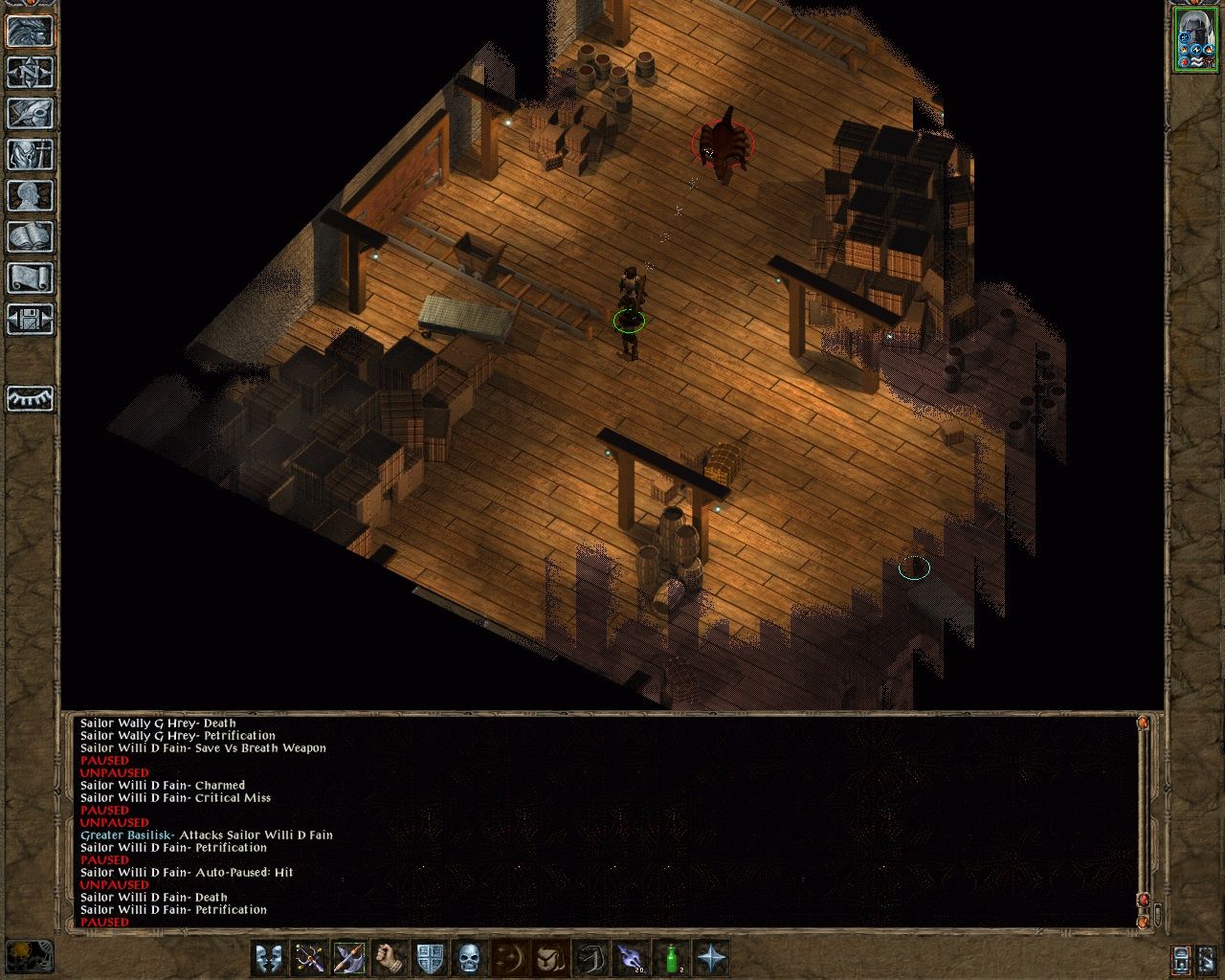Open the priest scroll button
This screenshot has width=1225, height=980.
pos(30,278)
